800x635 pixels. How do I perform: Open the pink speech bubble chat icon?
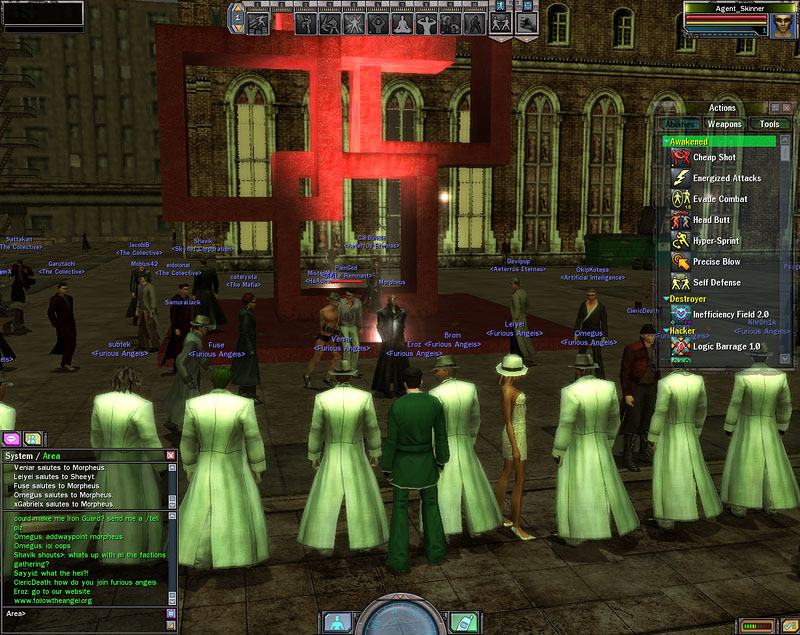pos(13,438)
